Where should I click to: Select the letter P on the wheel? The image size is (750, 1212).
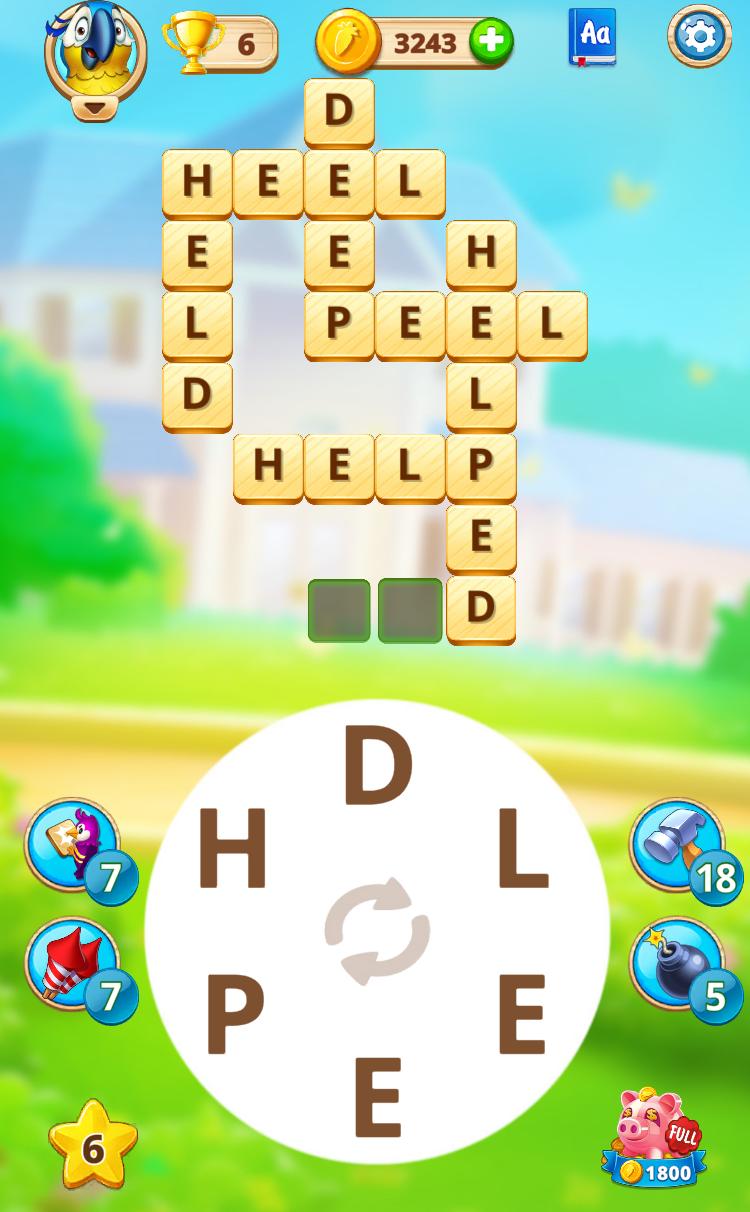[235, 1015]
